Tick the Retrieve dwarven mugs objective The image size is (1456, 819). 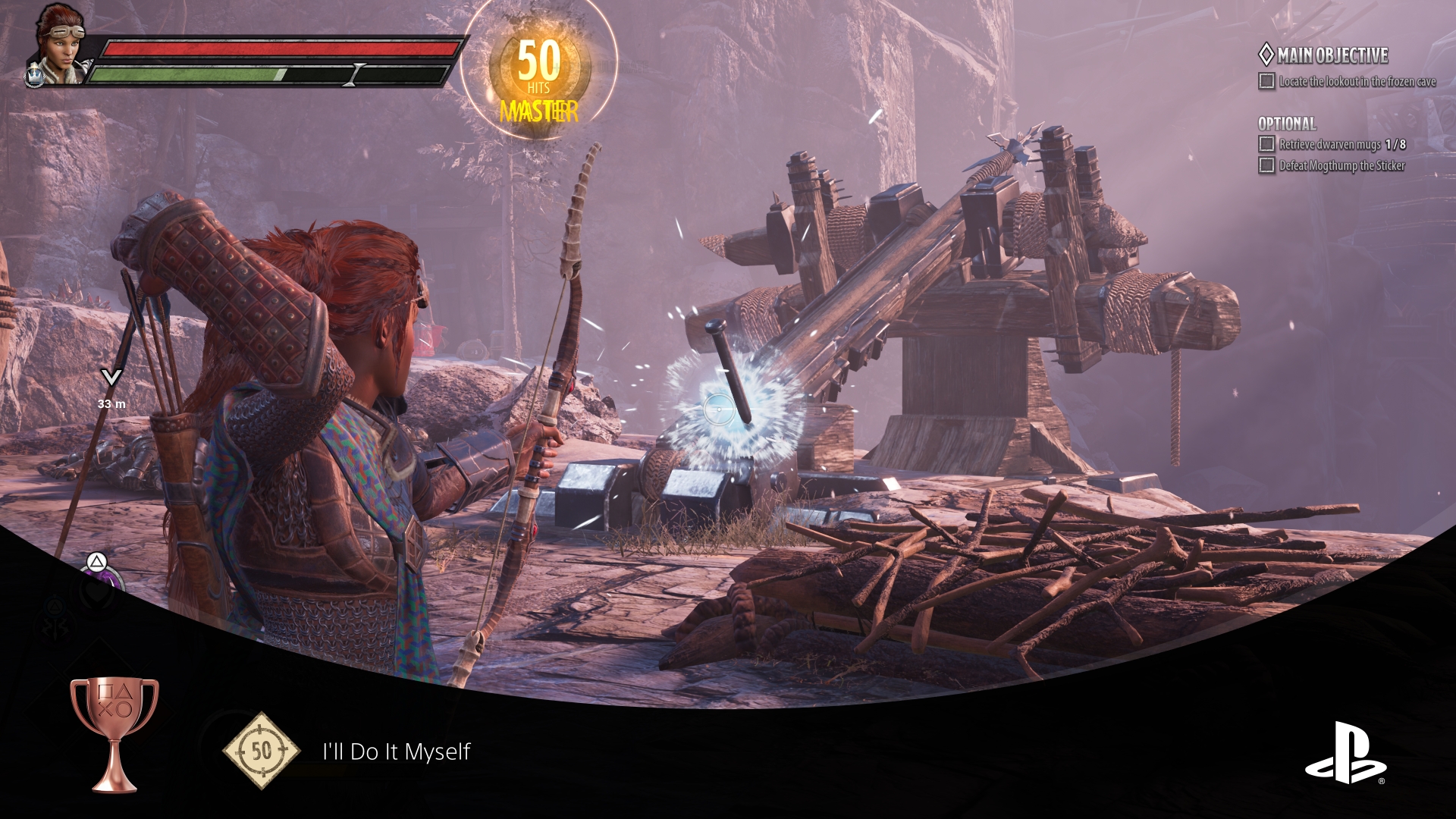pos(1266,144)
